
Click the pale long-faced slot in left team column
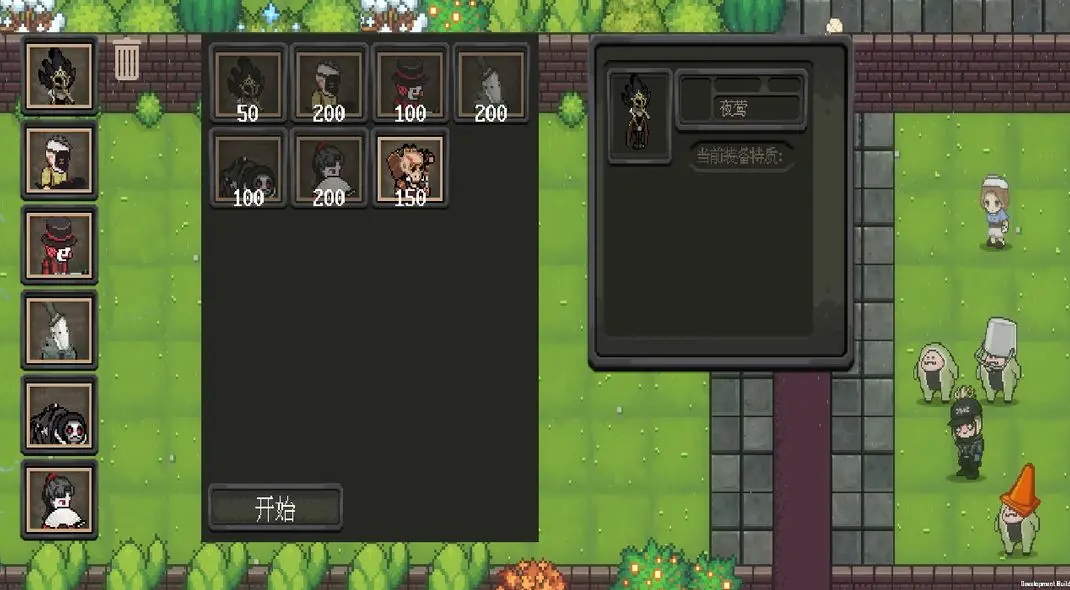click(x=60, y=329)
